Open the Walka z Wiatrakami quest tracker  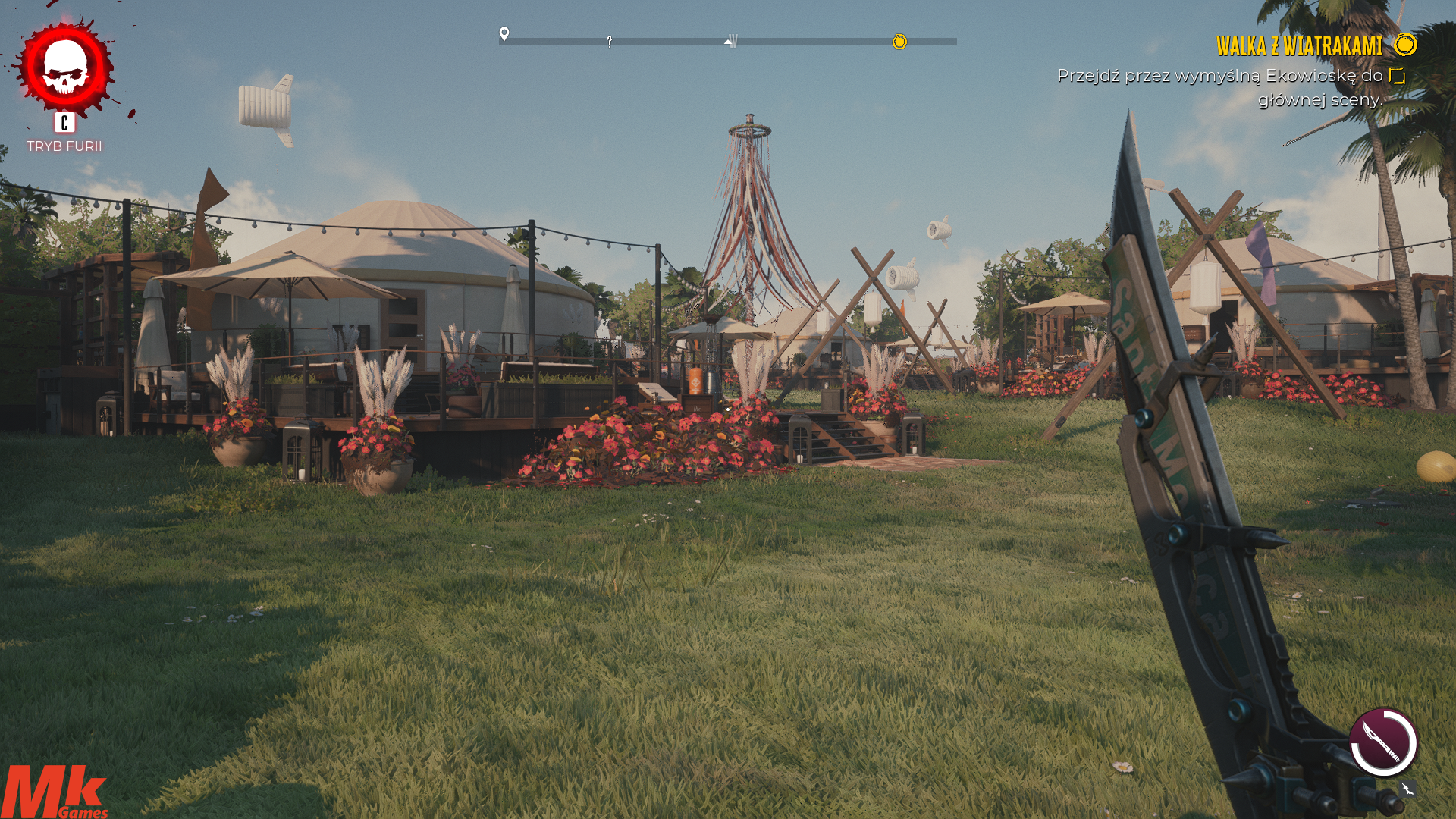[1299, 46]
